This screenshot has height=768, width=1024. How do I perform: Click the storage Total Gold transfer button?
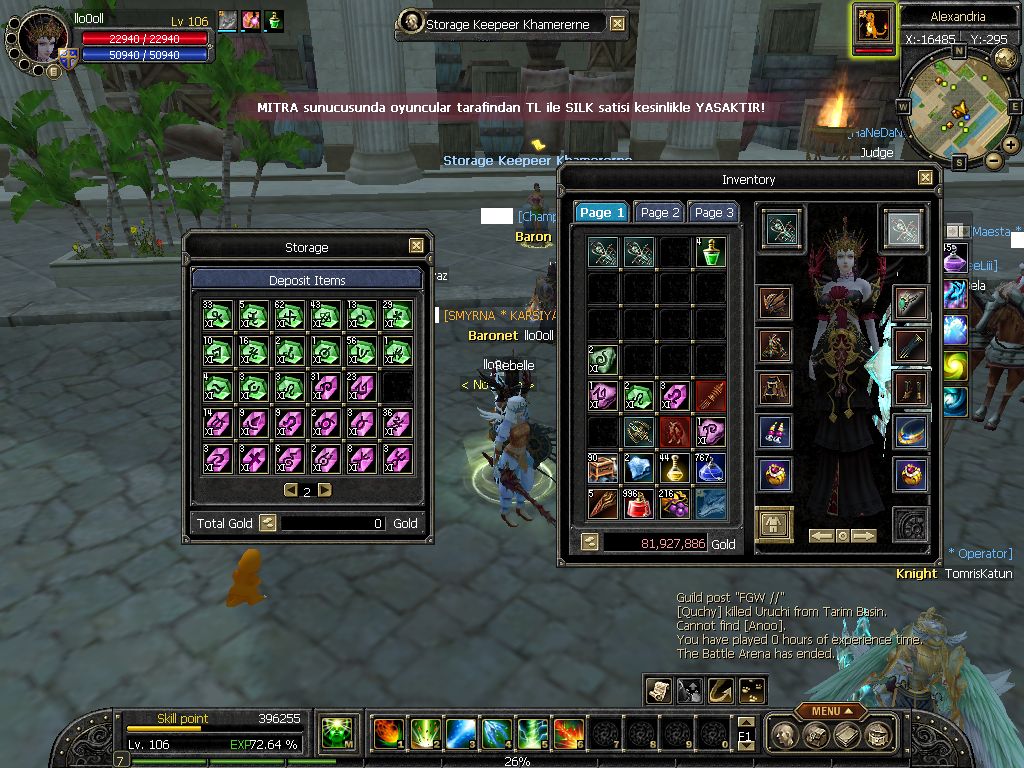[267, 522]
